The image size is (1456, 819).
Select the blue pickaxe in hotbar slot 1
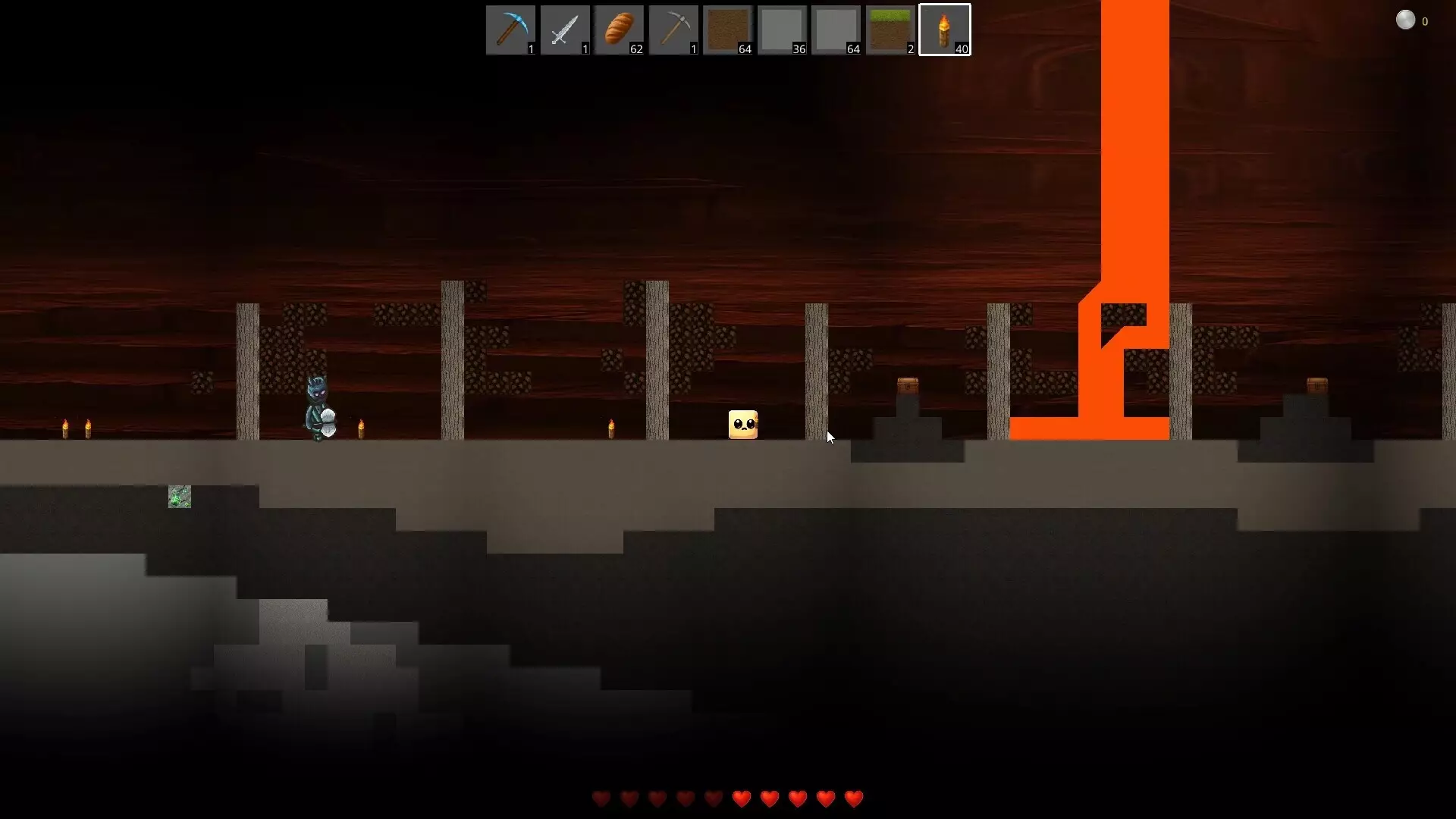(x=510, y=30)
